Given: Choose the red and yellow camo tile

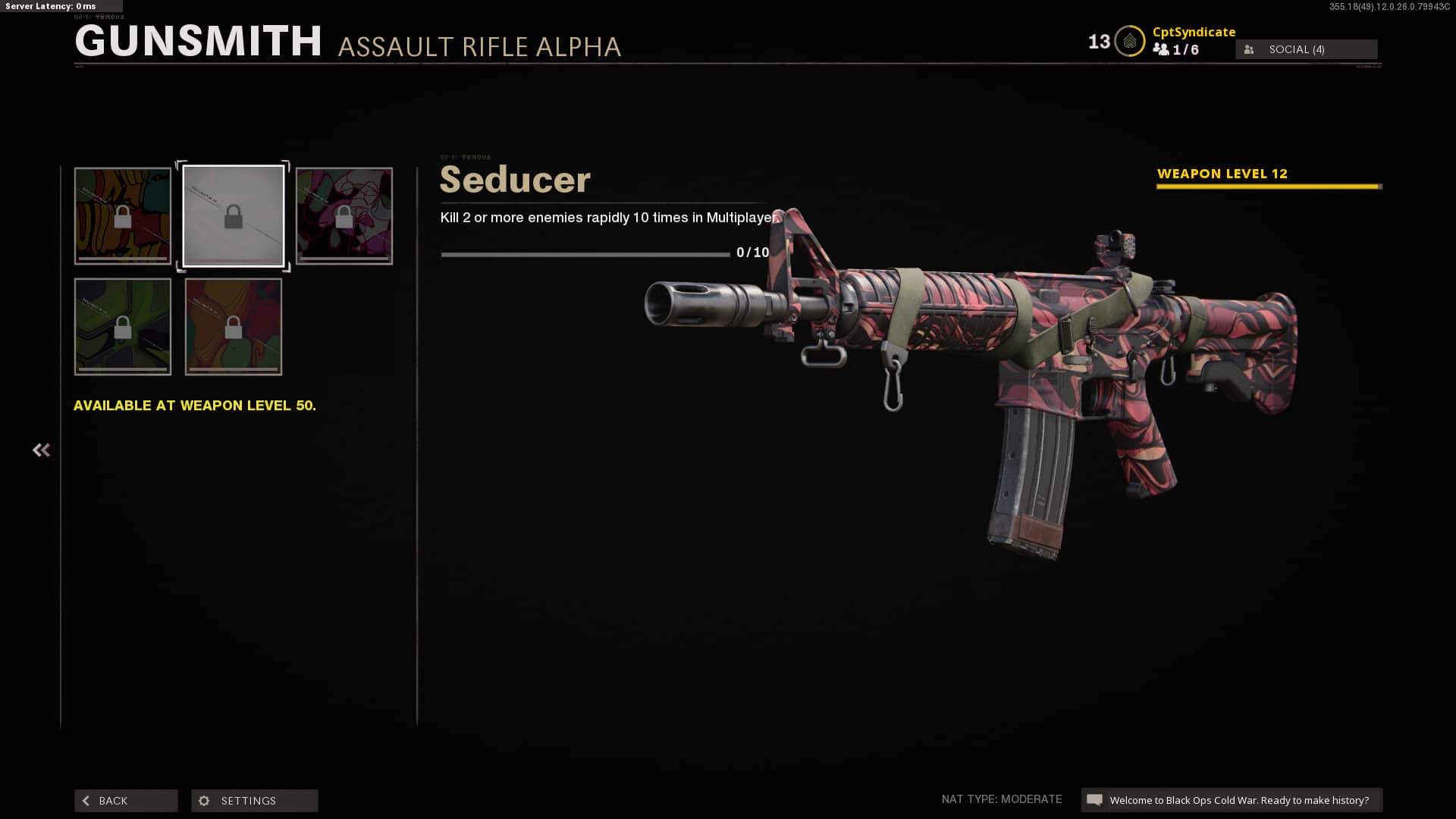Looking at the screenshot, I should click(x=234, y=327).
